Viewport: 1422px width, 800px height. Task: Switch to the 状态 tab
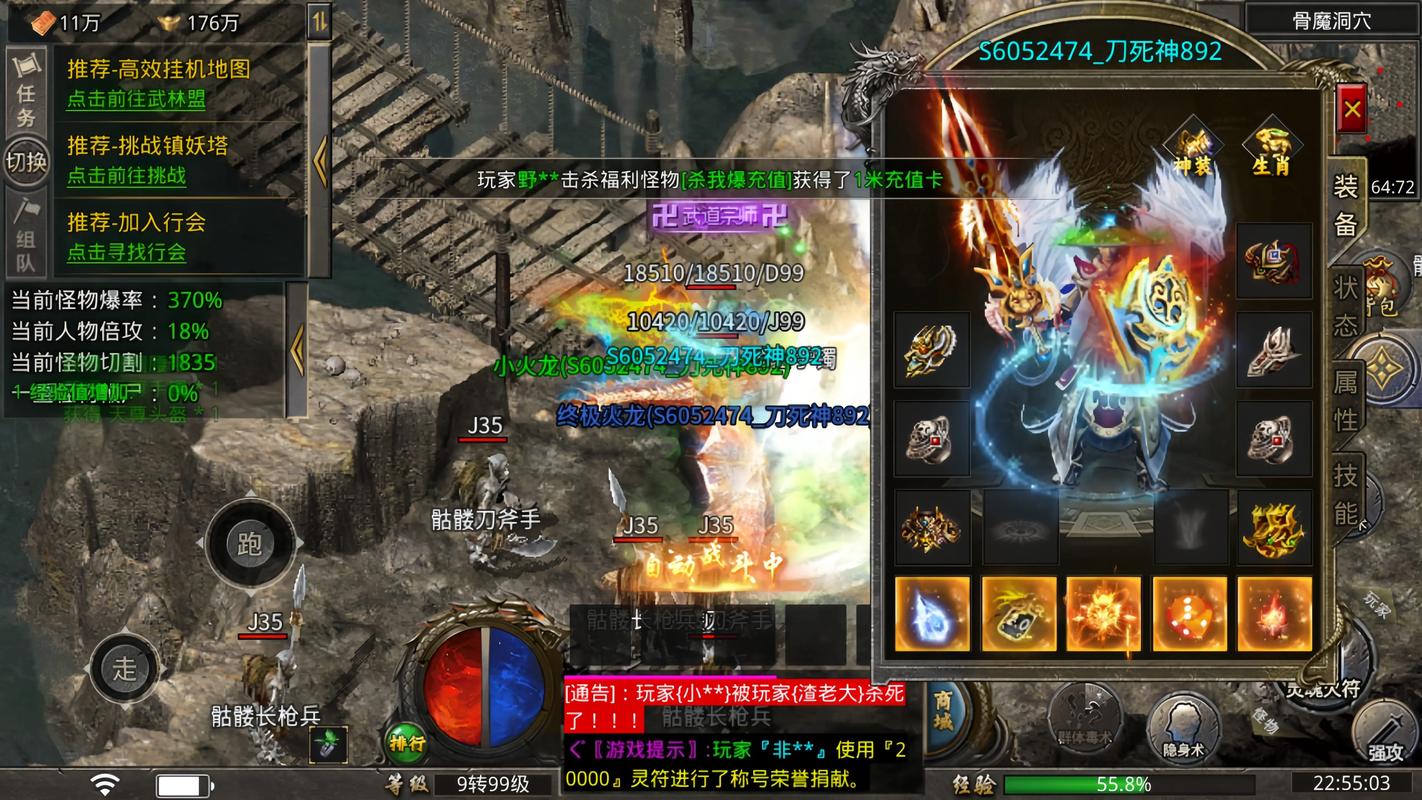1346,306
